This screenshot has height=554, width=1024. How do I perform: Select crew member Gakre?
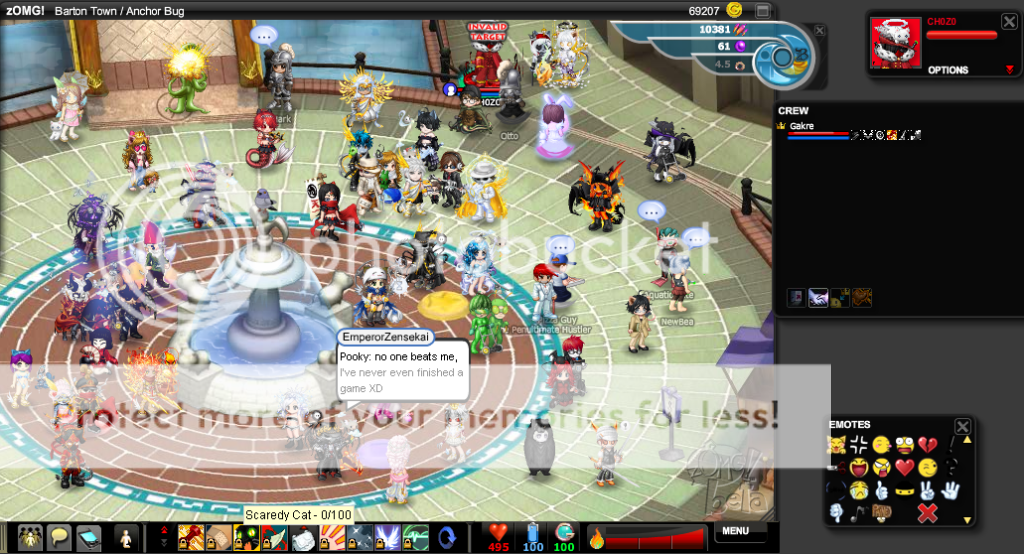point(801,127)
